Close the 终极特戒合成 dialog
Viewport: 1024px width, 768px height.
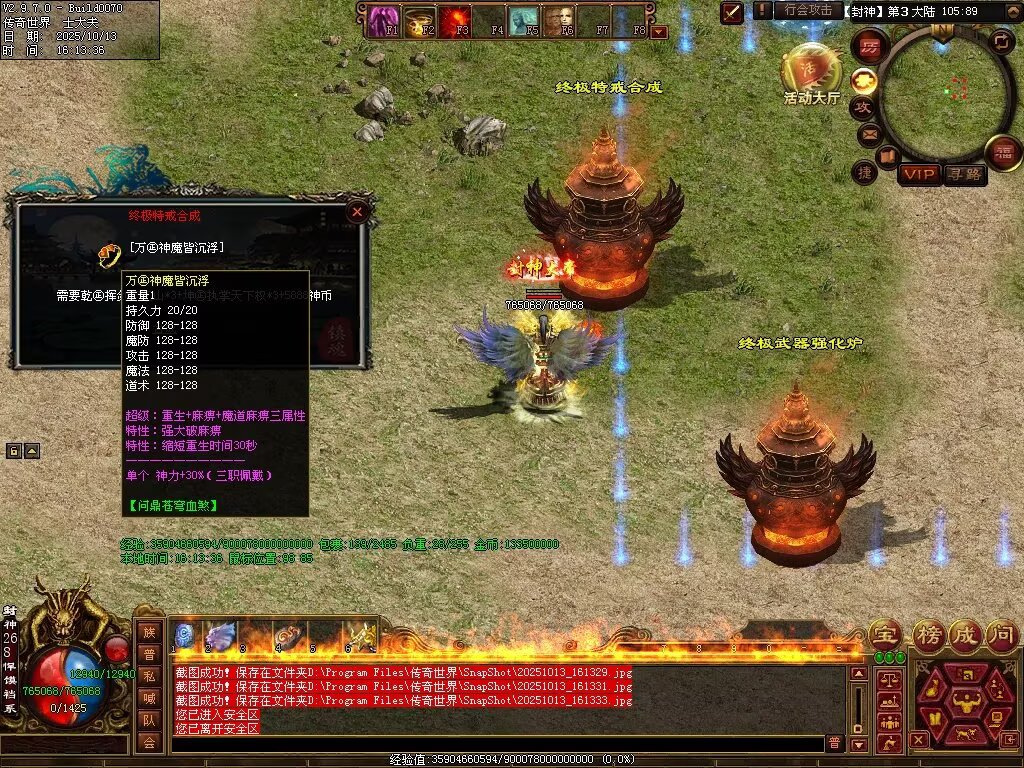click(x=357, y=212)
